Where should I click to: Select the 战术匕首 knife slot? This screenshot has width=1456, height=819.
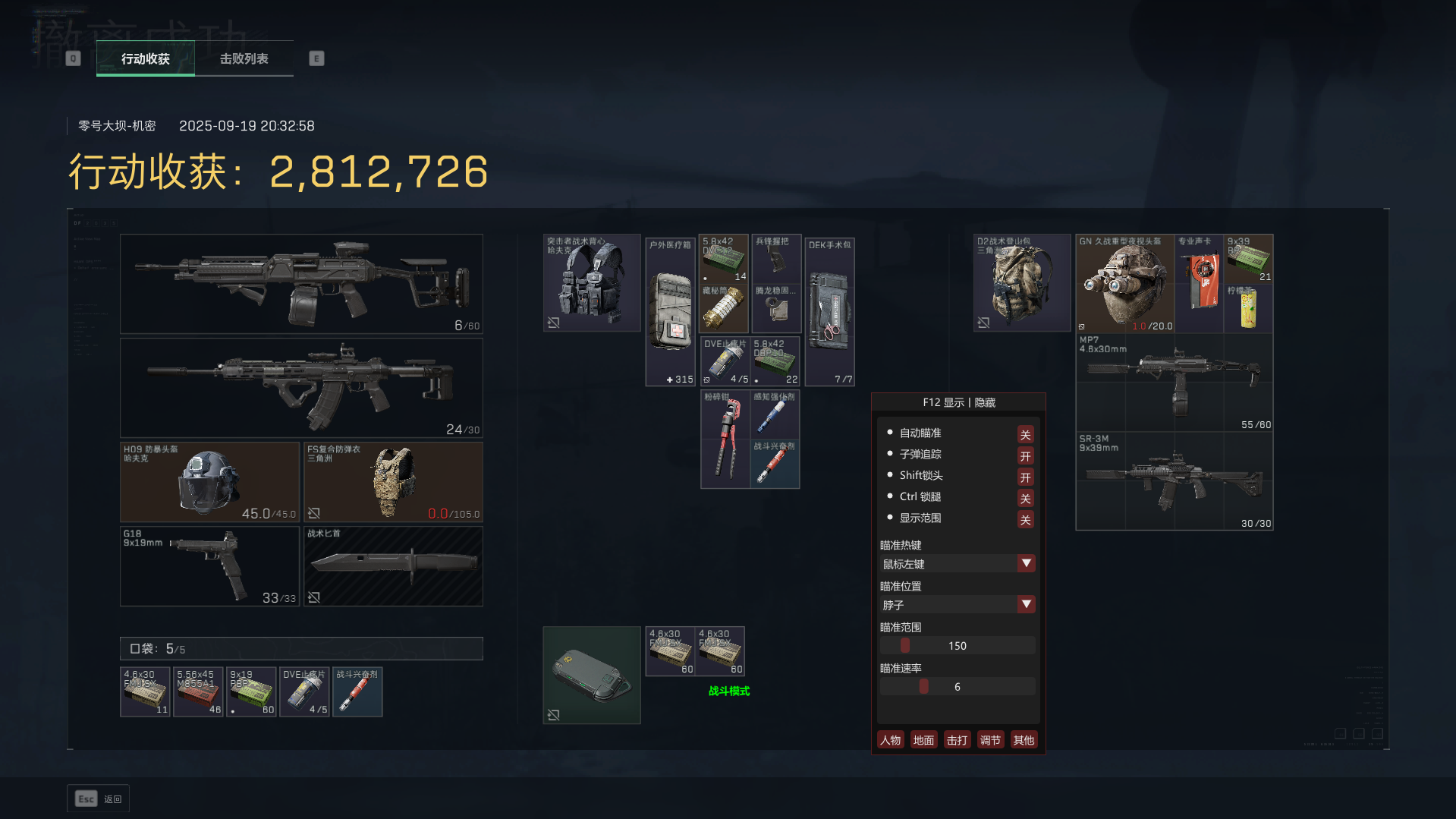click(393, 566)
